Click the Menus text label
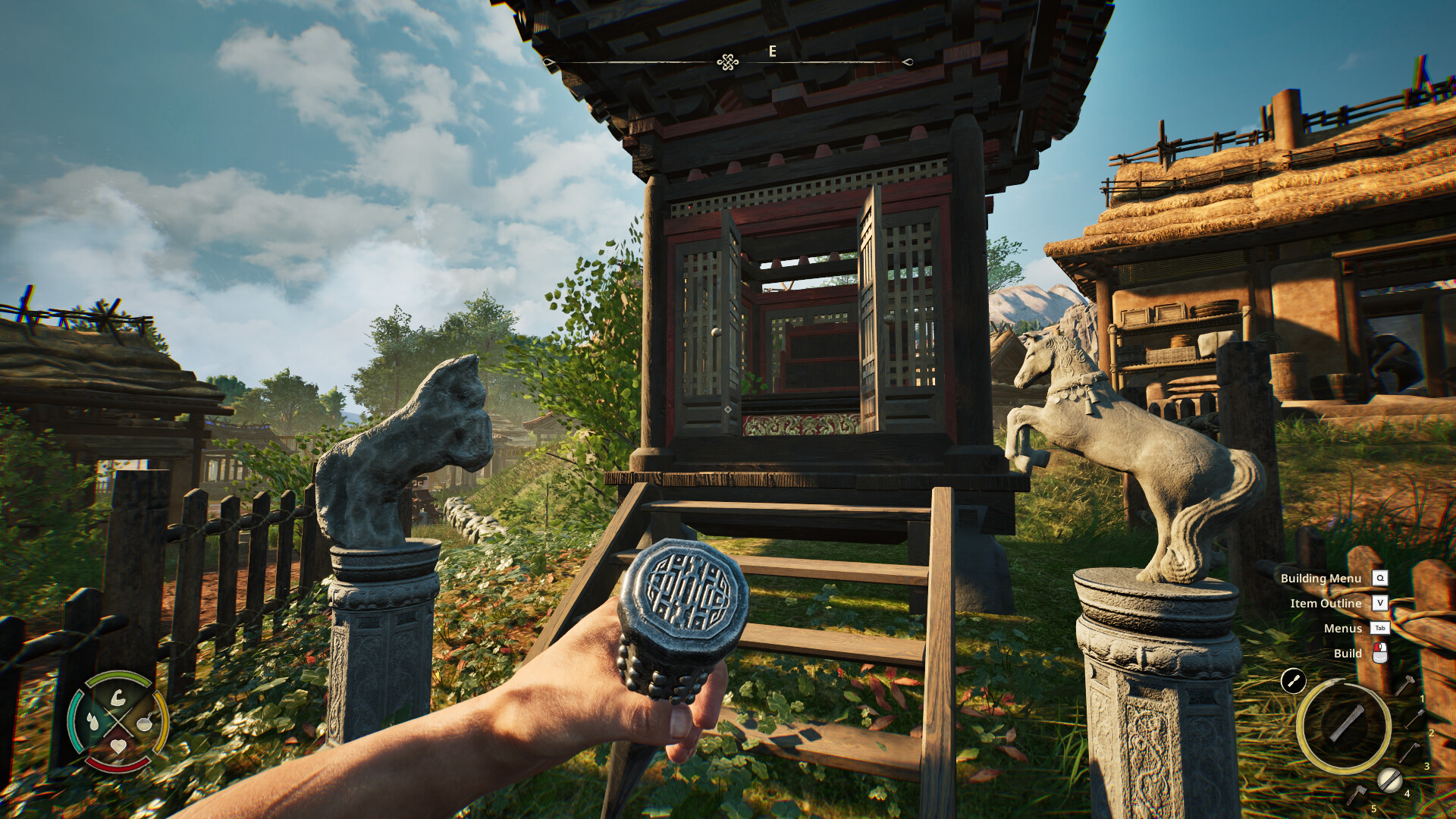1456x819 pixels. 1343,629
